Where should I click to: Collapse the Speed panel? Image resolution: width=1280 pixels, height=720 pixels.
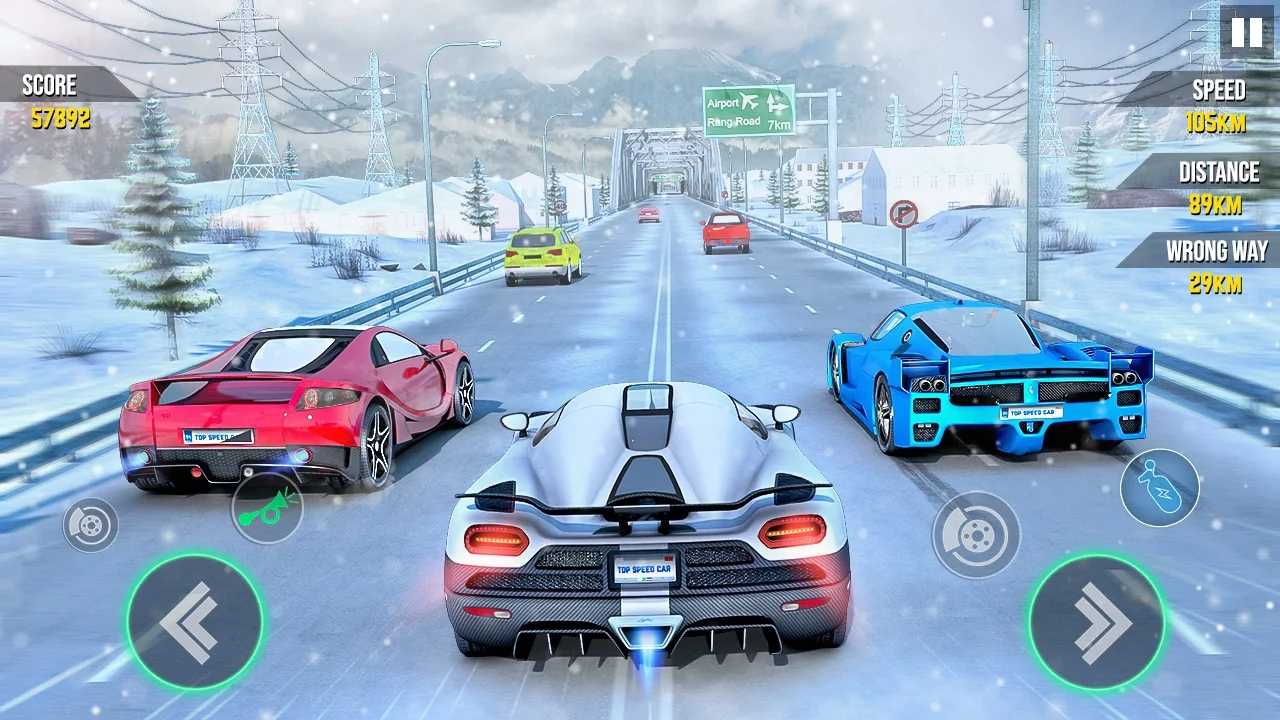point(1218,90)
